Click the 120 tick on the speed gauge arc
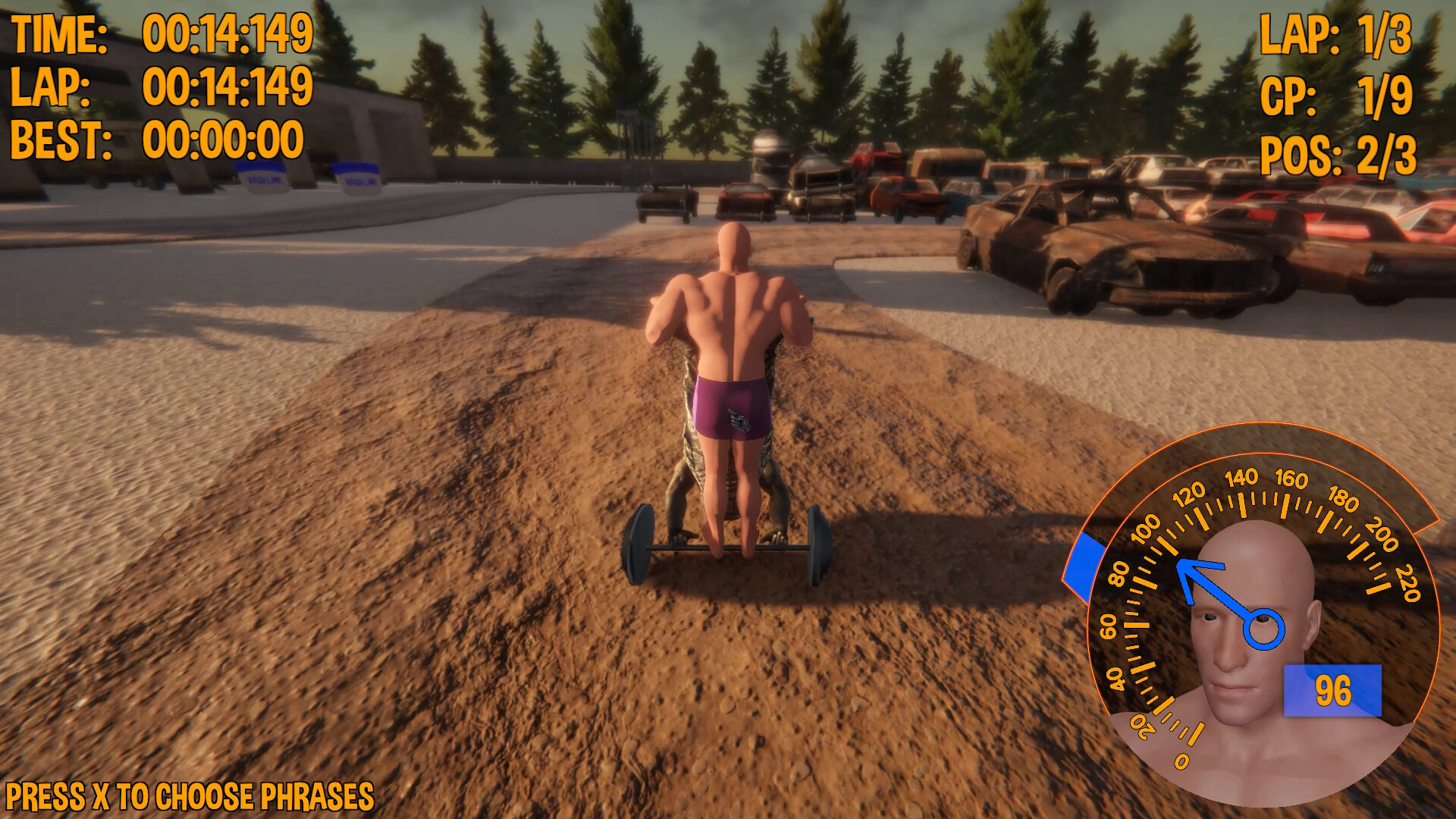Screen dimensions: 1456x819 (x=1191, y=497)
